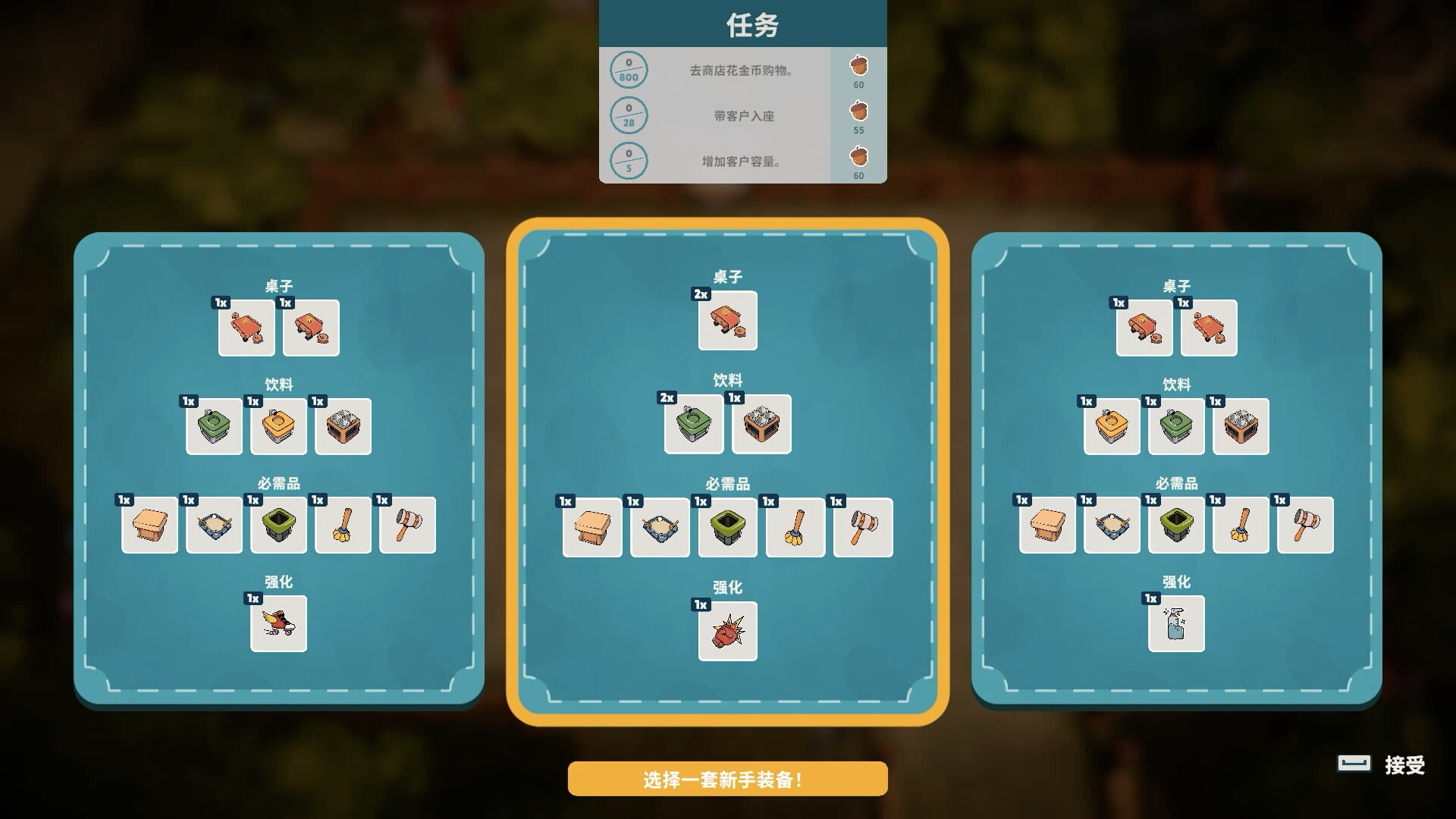This screenshot has width=1456, height=819.
Task: Select the broom icon in middle essentials row
Action: 795,526
